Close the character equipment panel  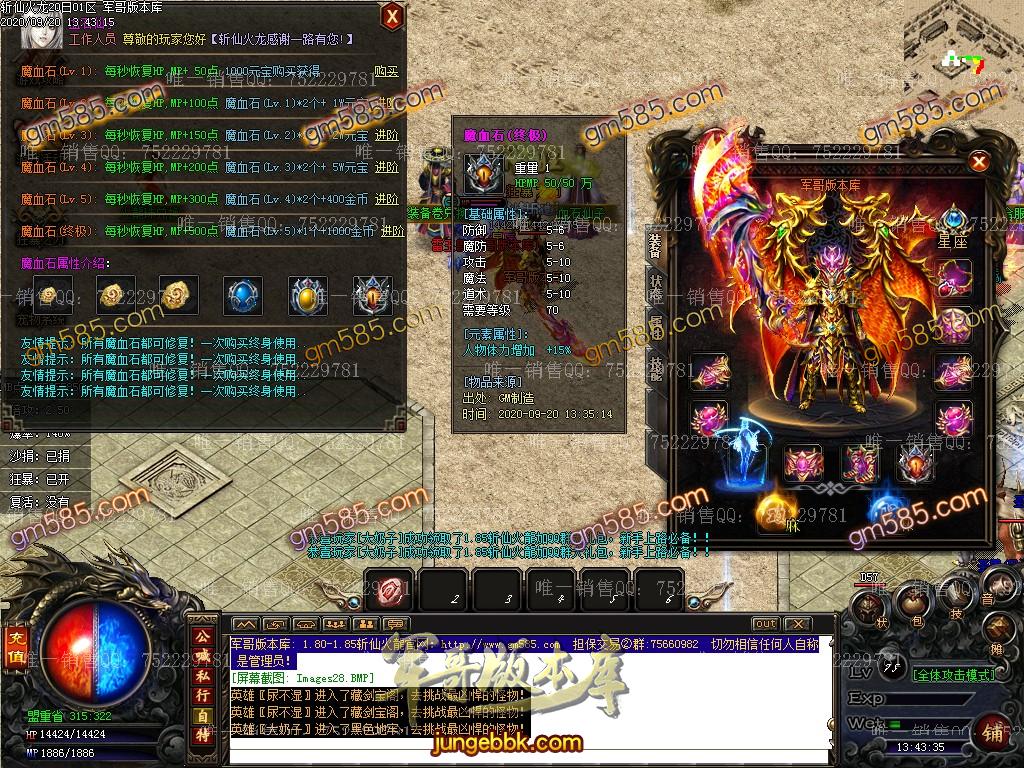(979, 162)
